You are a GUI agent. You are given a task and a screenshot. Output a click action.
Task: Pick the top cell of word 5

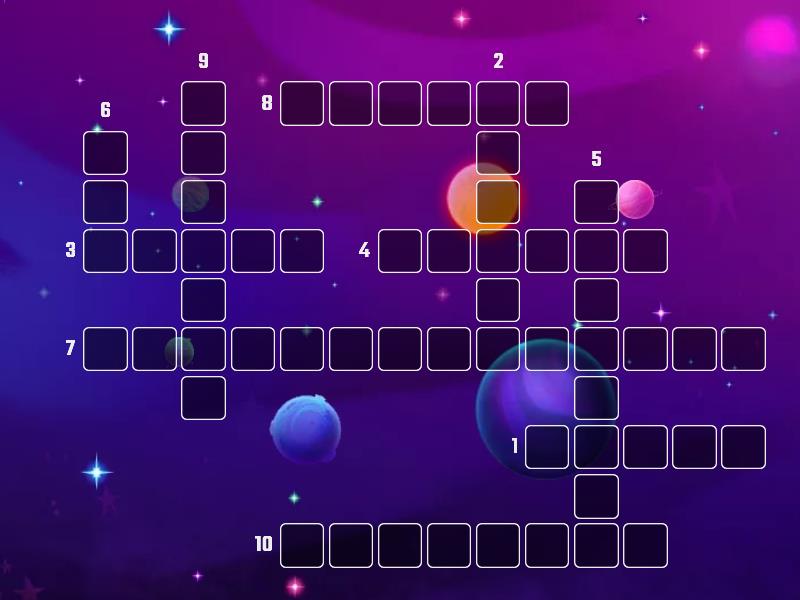pyautogui.click(x=596, y=201)
